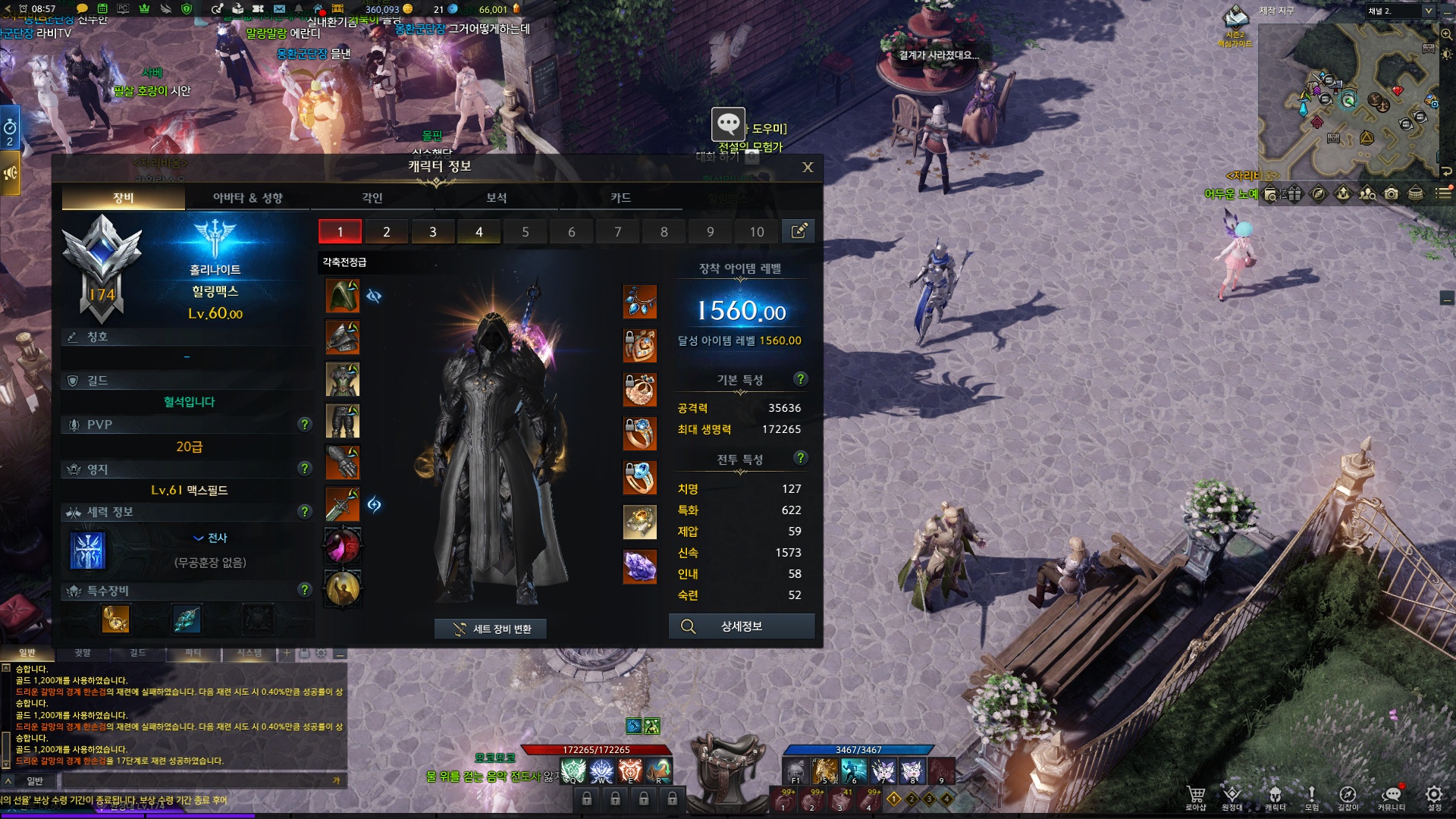The width and height of the screenshot is (1456, 819).
Task: Select the necklace accessory slot
Action: click(x=639, y=302)
